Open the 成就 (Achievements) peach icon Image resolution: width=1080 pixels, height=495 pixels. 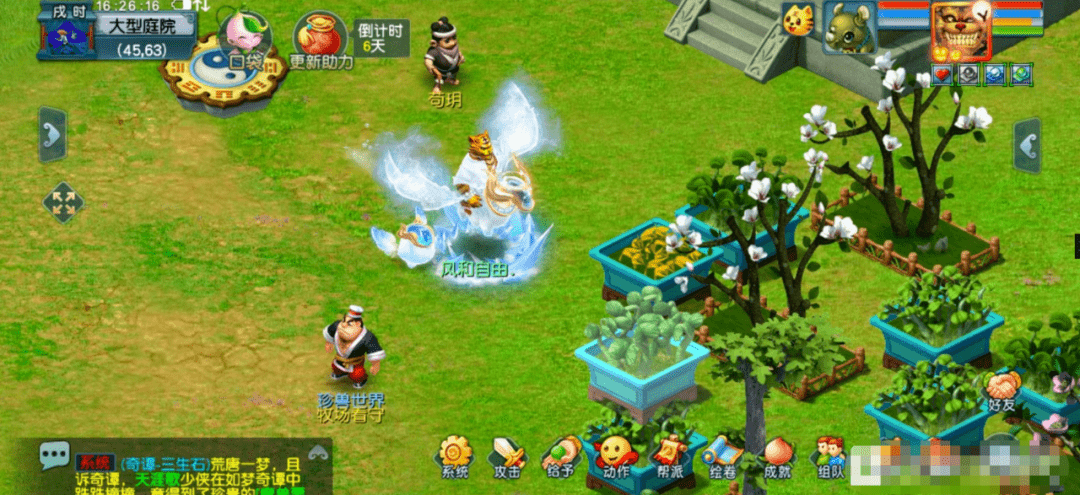coord(777,455)
